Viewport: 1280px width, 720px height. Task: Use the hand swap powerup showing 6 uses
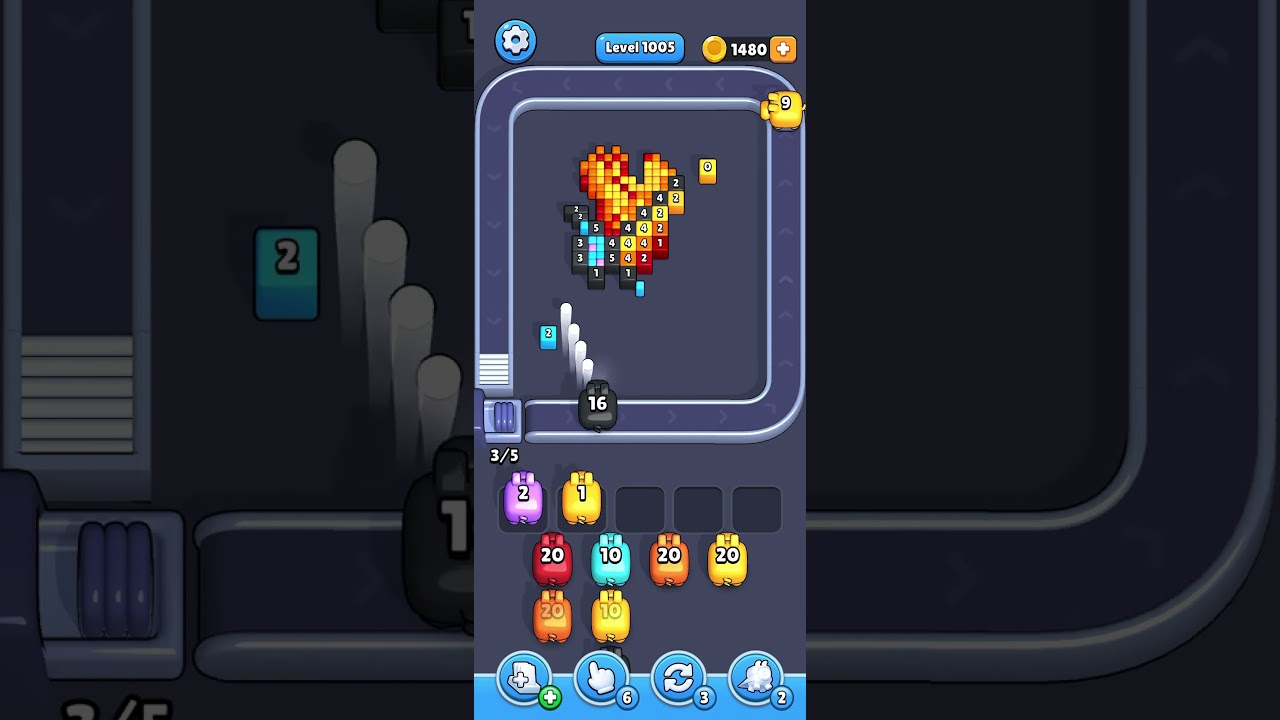pyautogui.click(x=601, y=678)
